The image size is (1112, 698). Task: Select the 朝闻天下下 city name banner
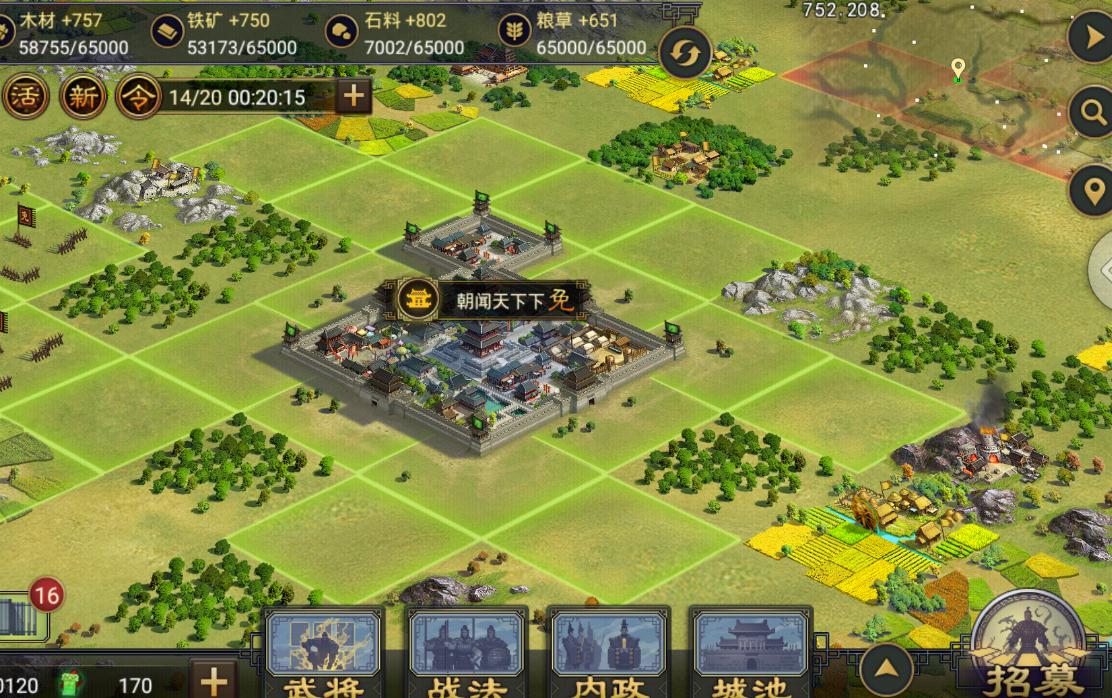(x=492, y=300)
